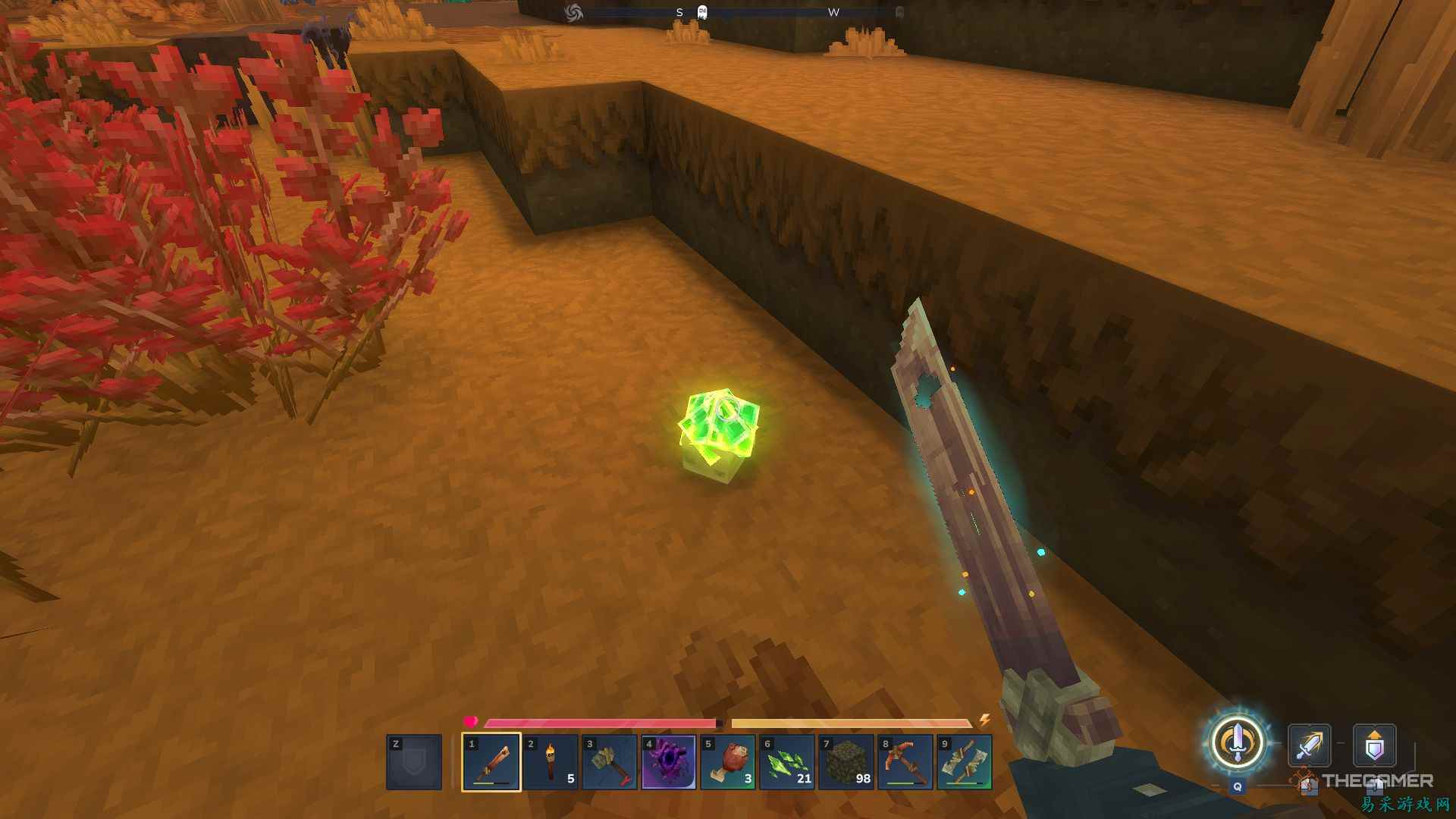Image resolution: width=1456 pixels, height=819 pixels.
Task: Click the ghost marker on the compass bar
Action: point(701,12)
